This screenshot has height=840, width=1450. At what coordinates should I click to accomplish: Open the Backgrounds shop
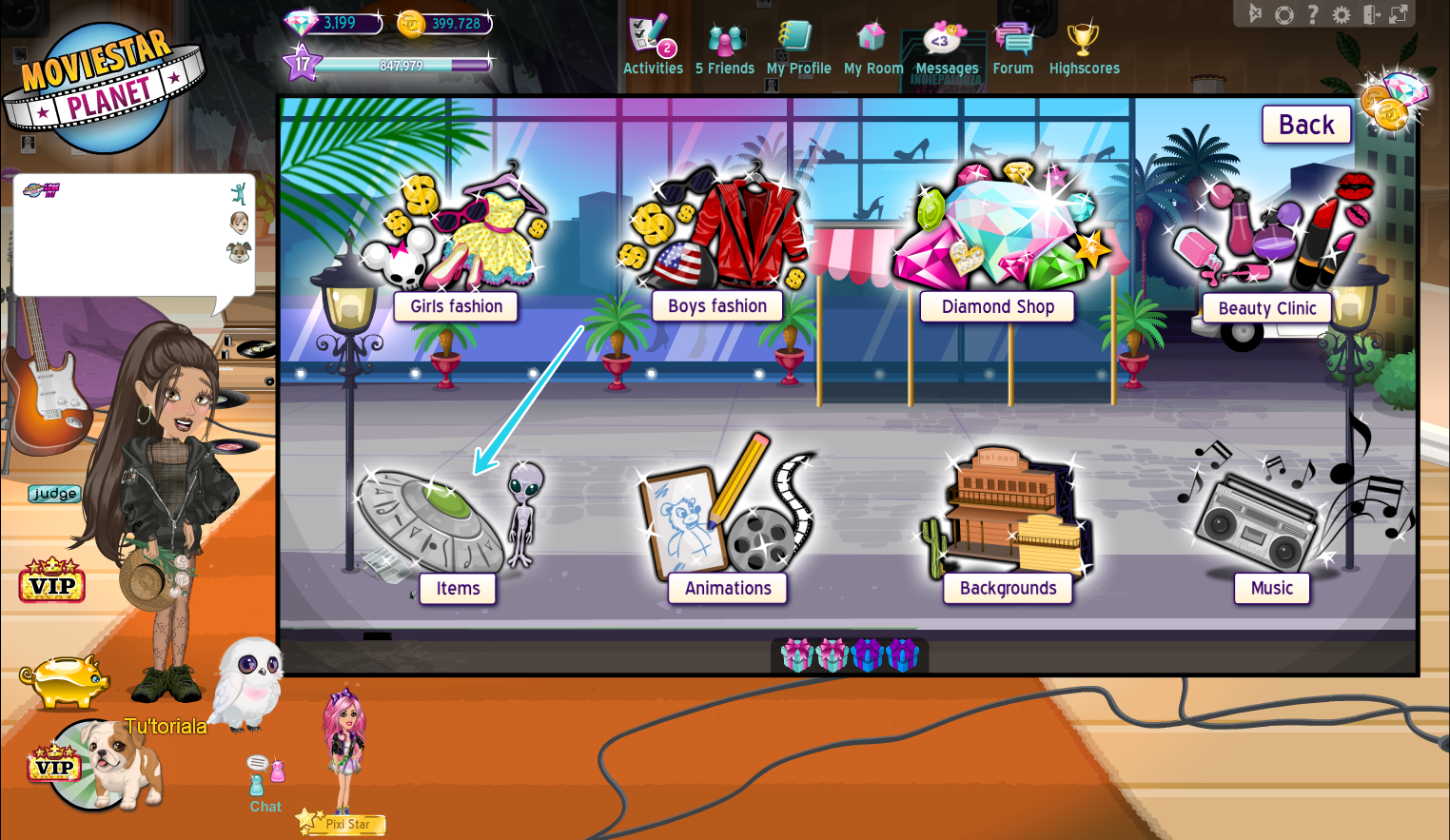(1008, 588)
